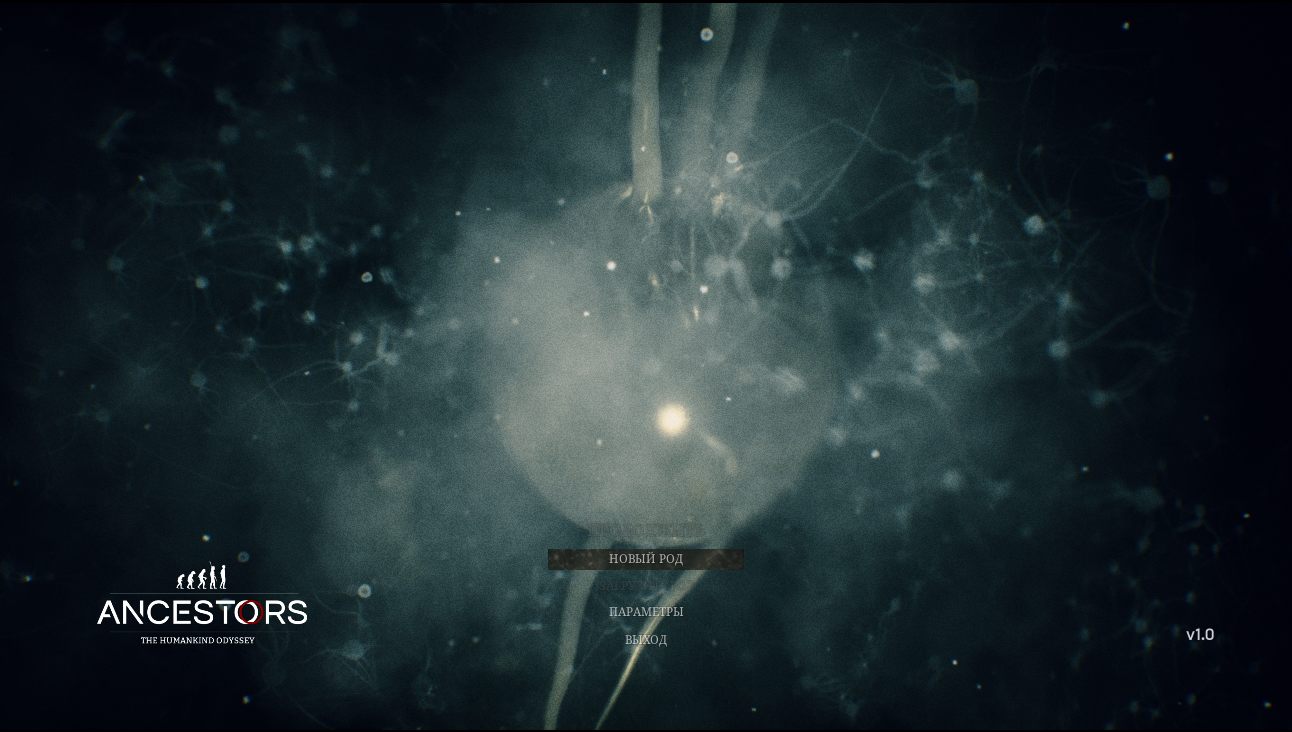Viewport: 1292px width, 732px height.
Task: Choose ВЫХОД to quit the game
Action: click(646, 640)
